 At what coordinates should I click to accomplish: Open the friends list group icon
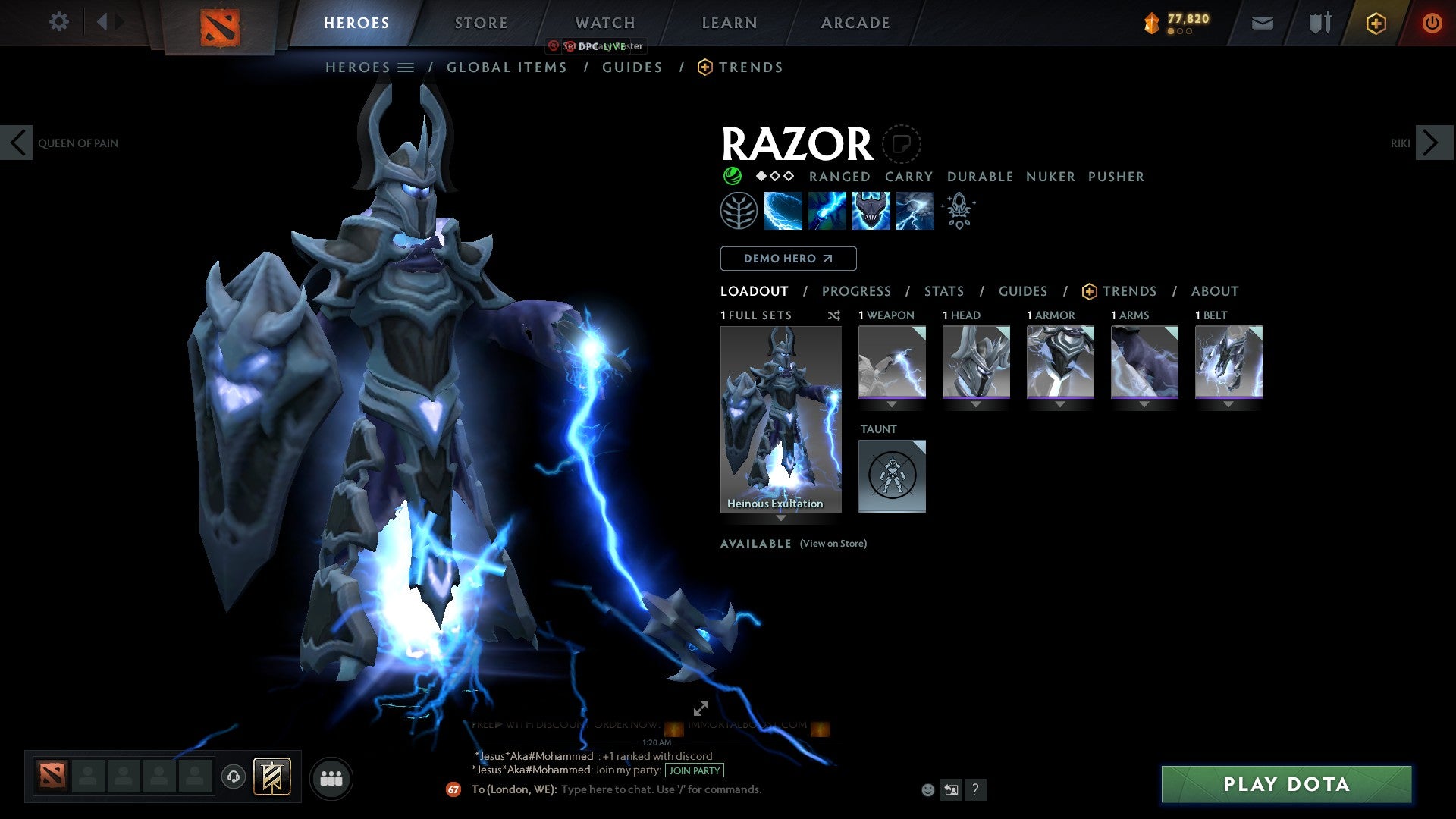click(x=331, y=777)
